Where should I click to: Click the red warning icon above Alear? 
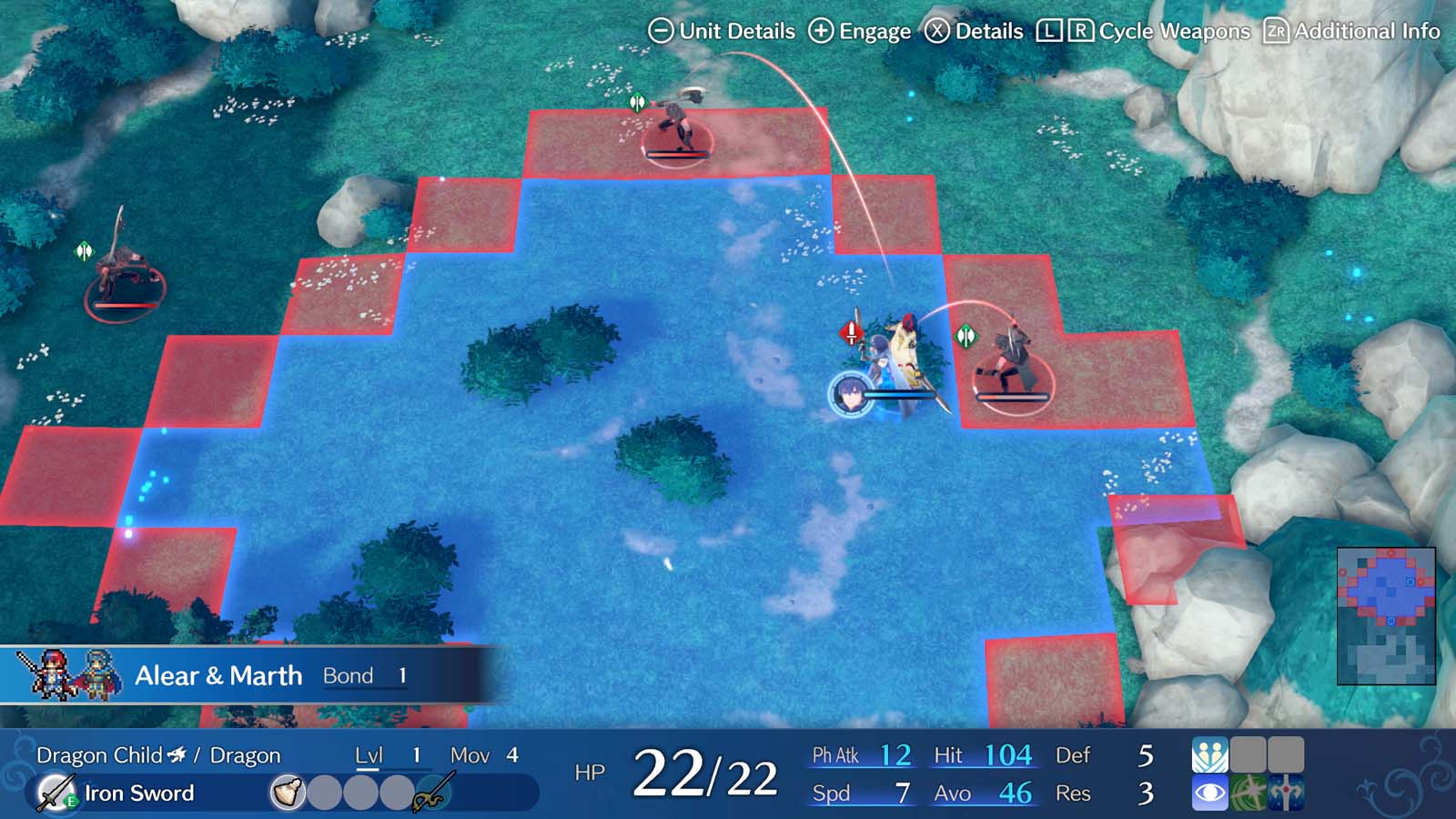pos(850,335)
